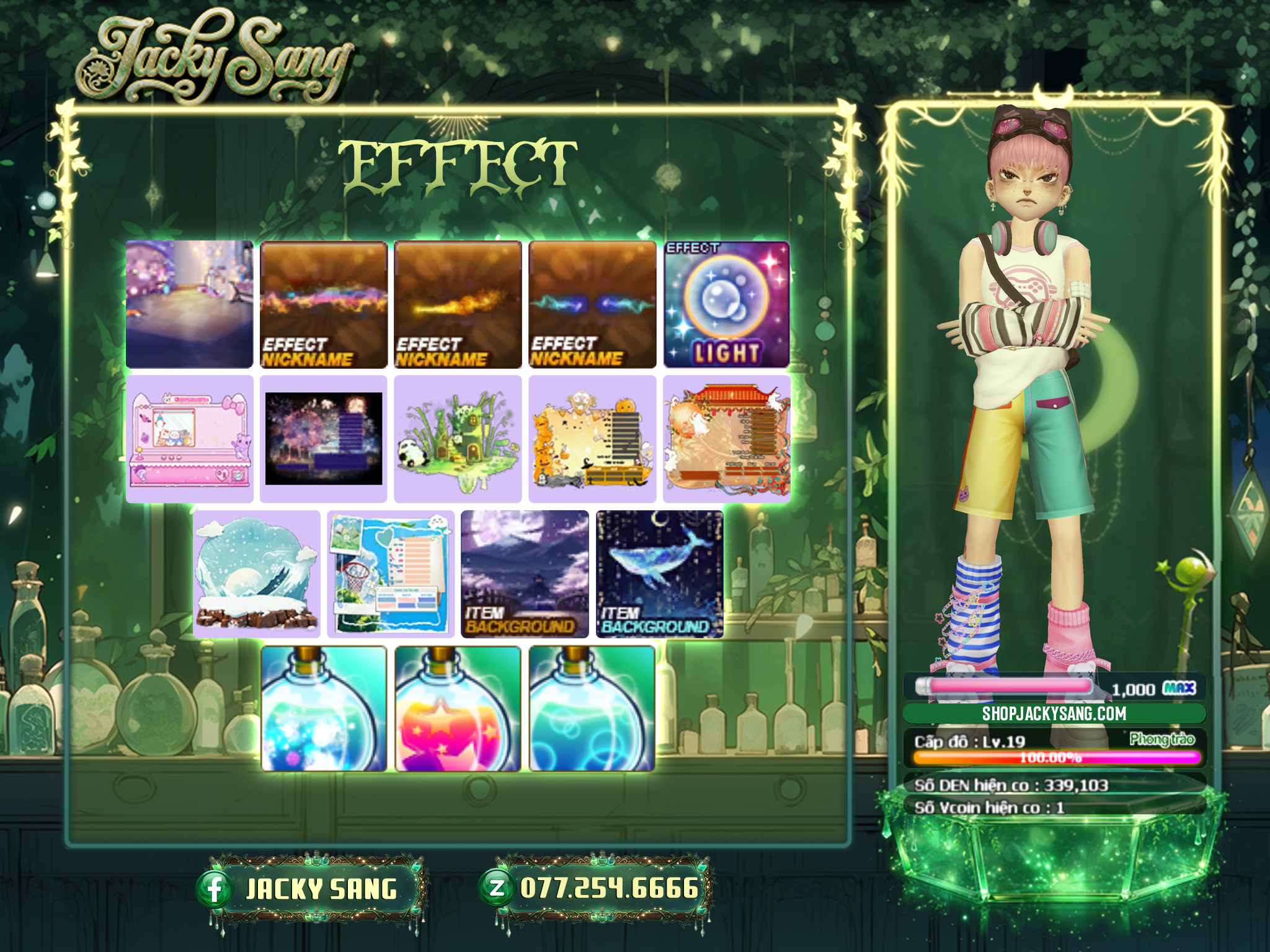Select the snowy mountain globe item
Image resolution: width=1270 pixels, height=952 pixels.
pos(256,574)
